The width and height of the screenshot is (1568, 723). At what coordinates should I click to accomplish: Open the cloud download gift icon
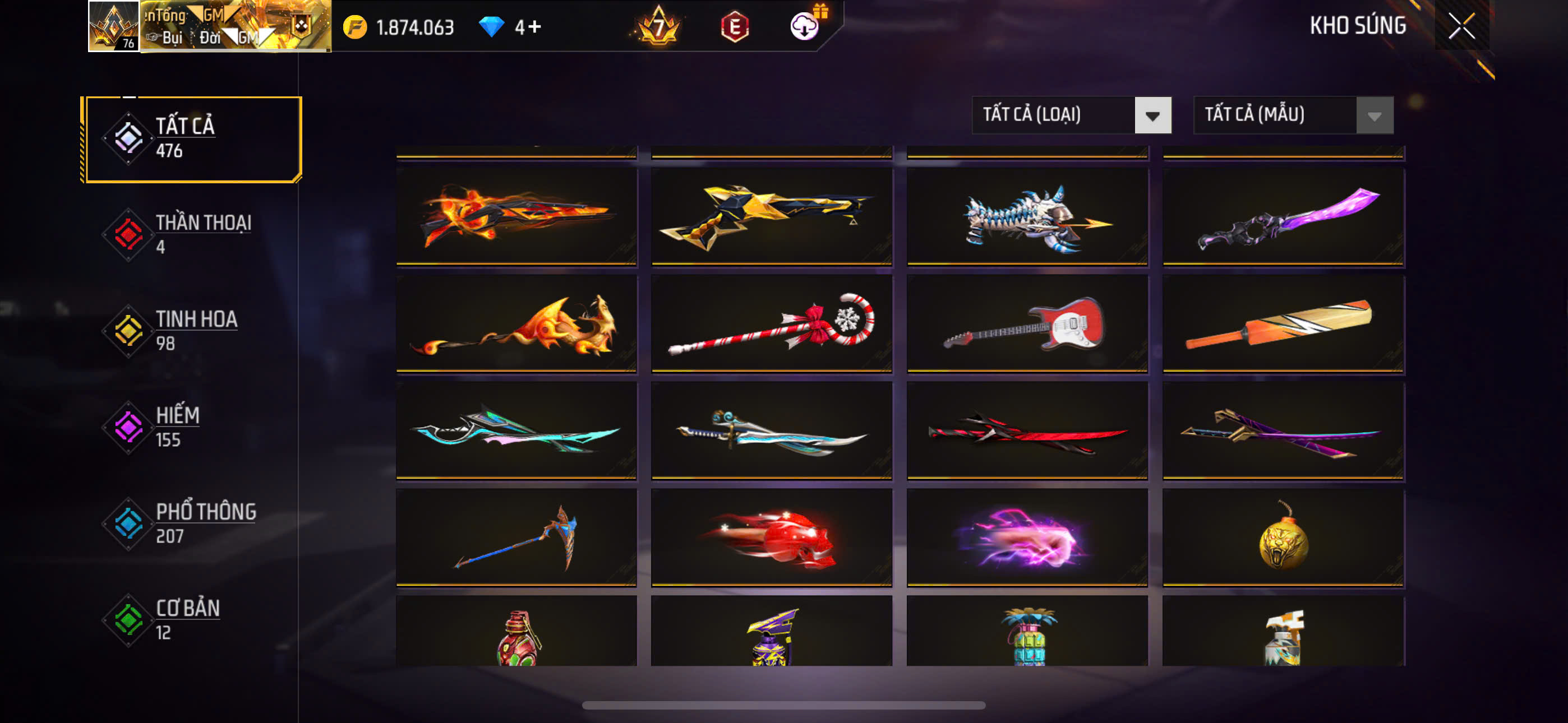(x=805, y=26)
